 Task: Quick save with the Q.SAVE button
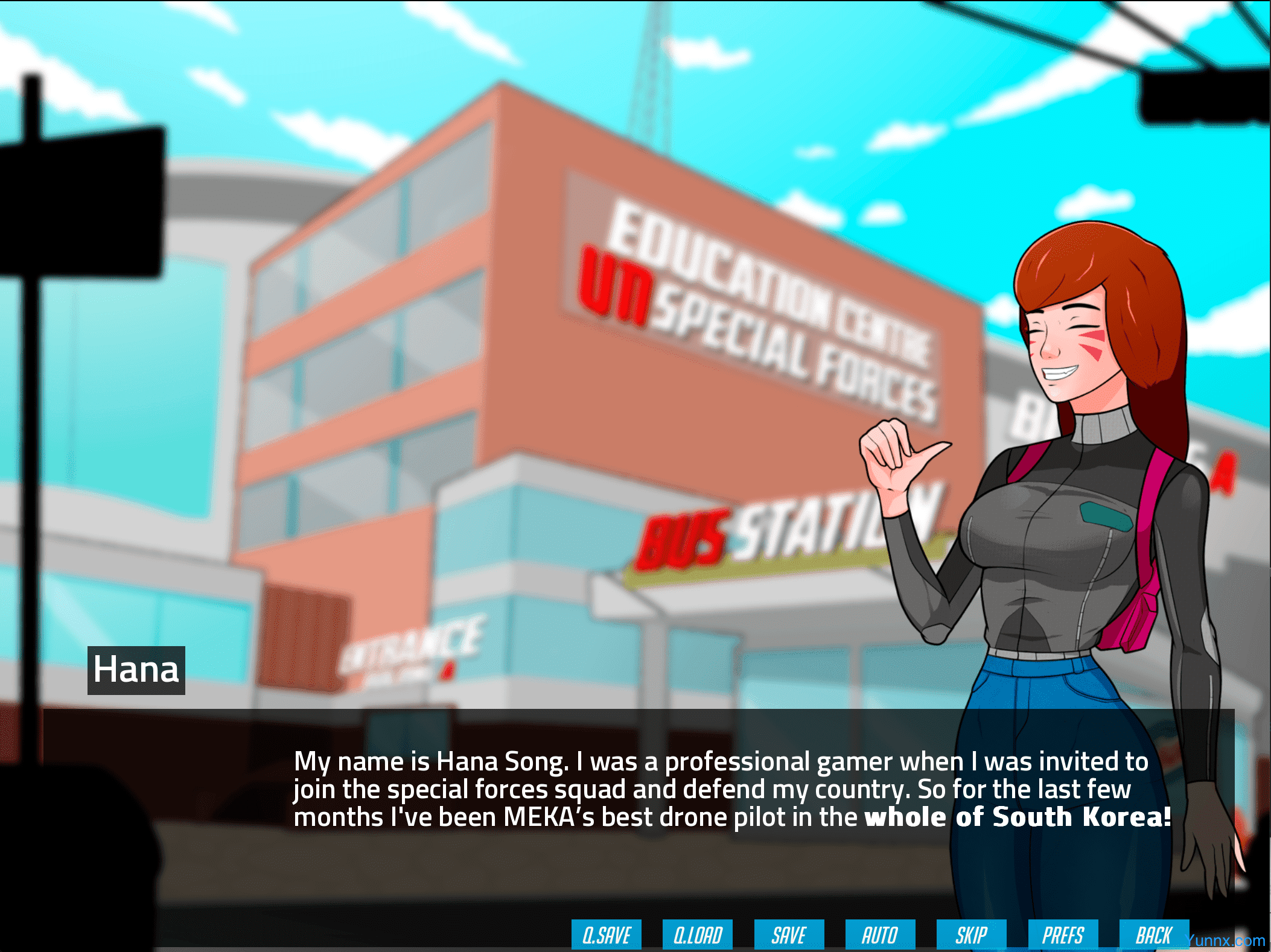click(x=606, y=935)
